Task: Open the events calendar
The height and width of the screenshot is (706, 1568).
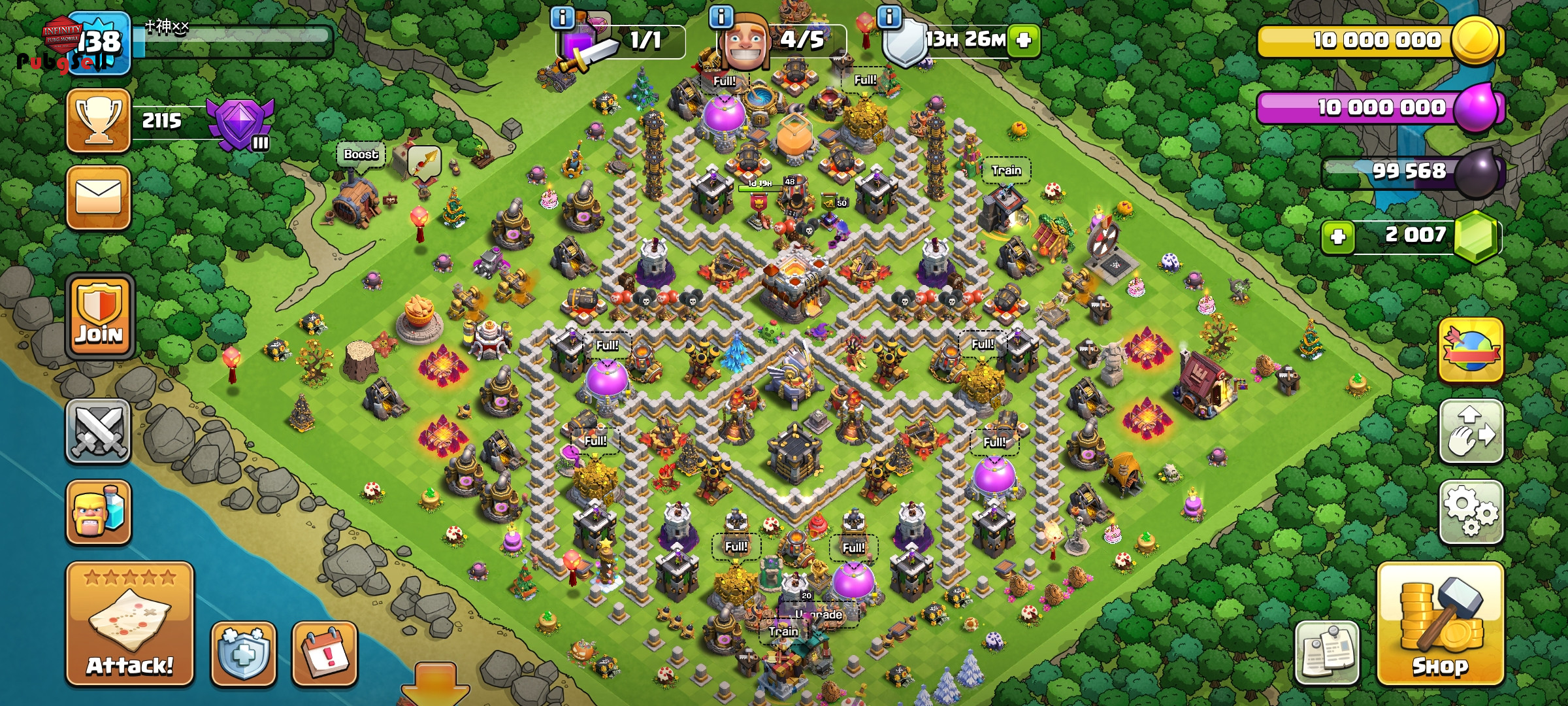Action: [324, 652]
